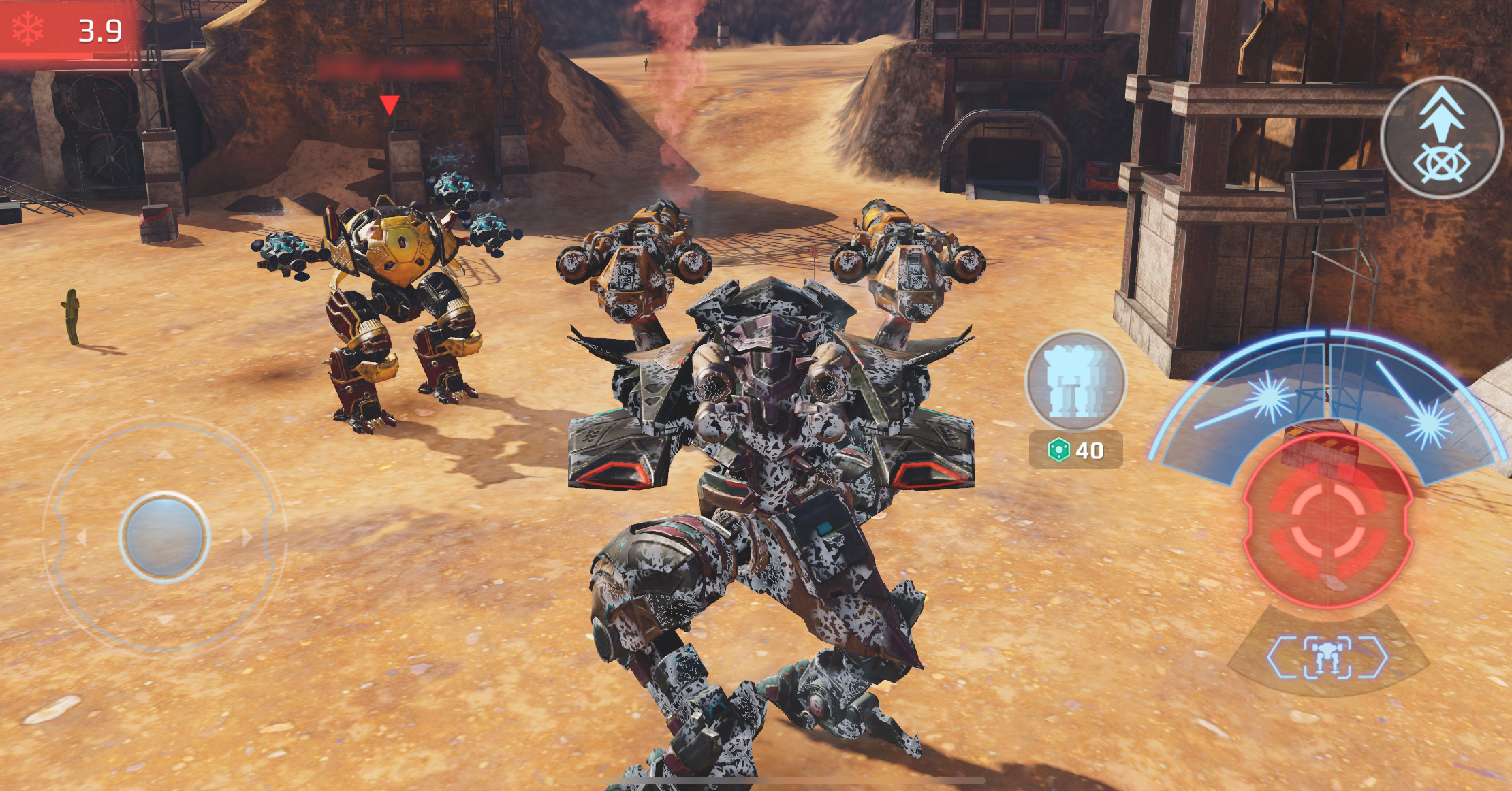Image resolution: width=1512 pixels, height=791 pixels.
Task: Use the robot ability with arrow icon
Action: (1441, 138)
